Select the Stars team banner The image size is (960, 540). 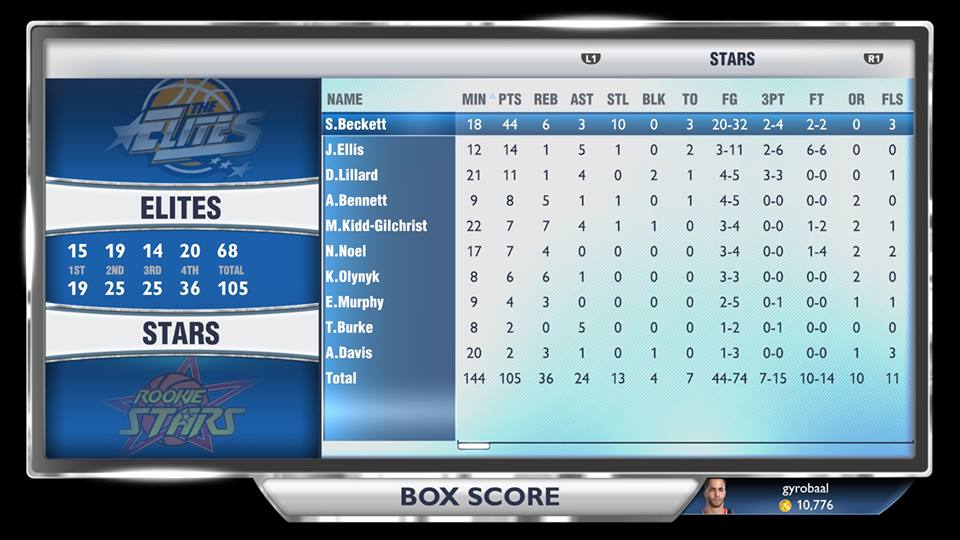coord(181,333)
